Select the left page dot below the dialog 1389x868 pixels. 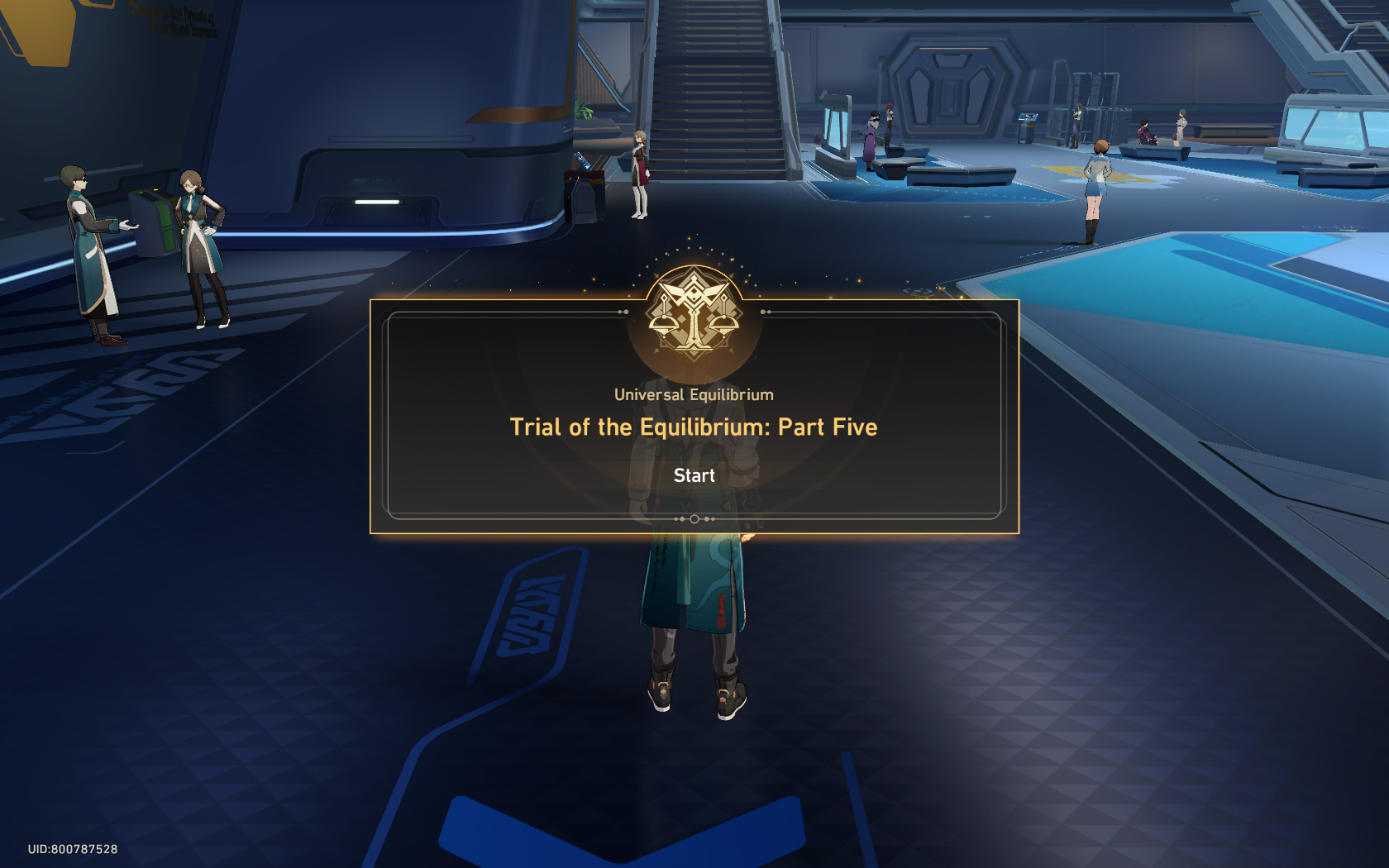[681, 519]
